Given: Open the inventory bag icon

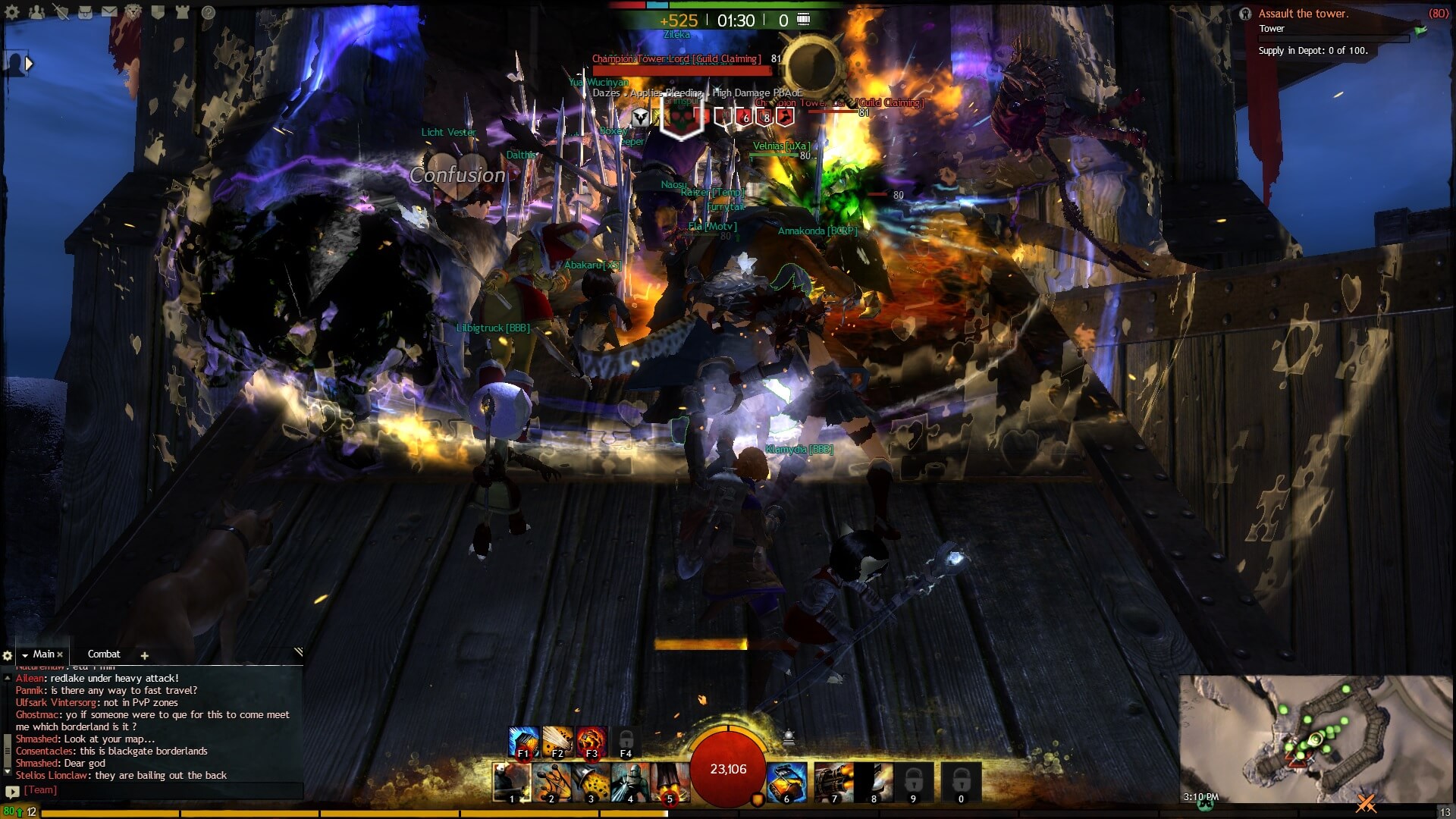Looking at the screenshot, I should tap(86, 12).
